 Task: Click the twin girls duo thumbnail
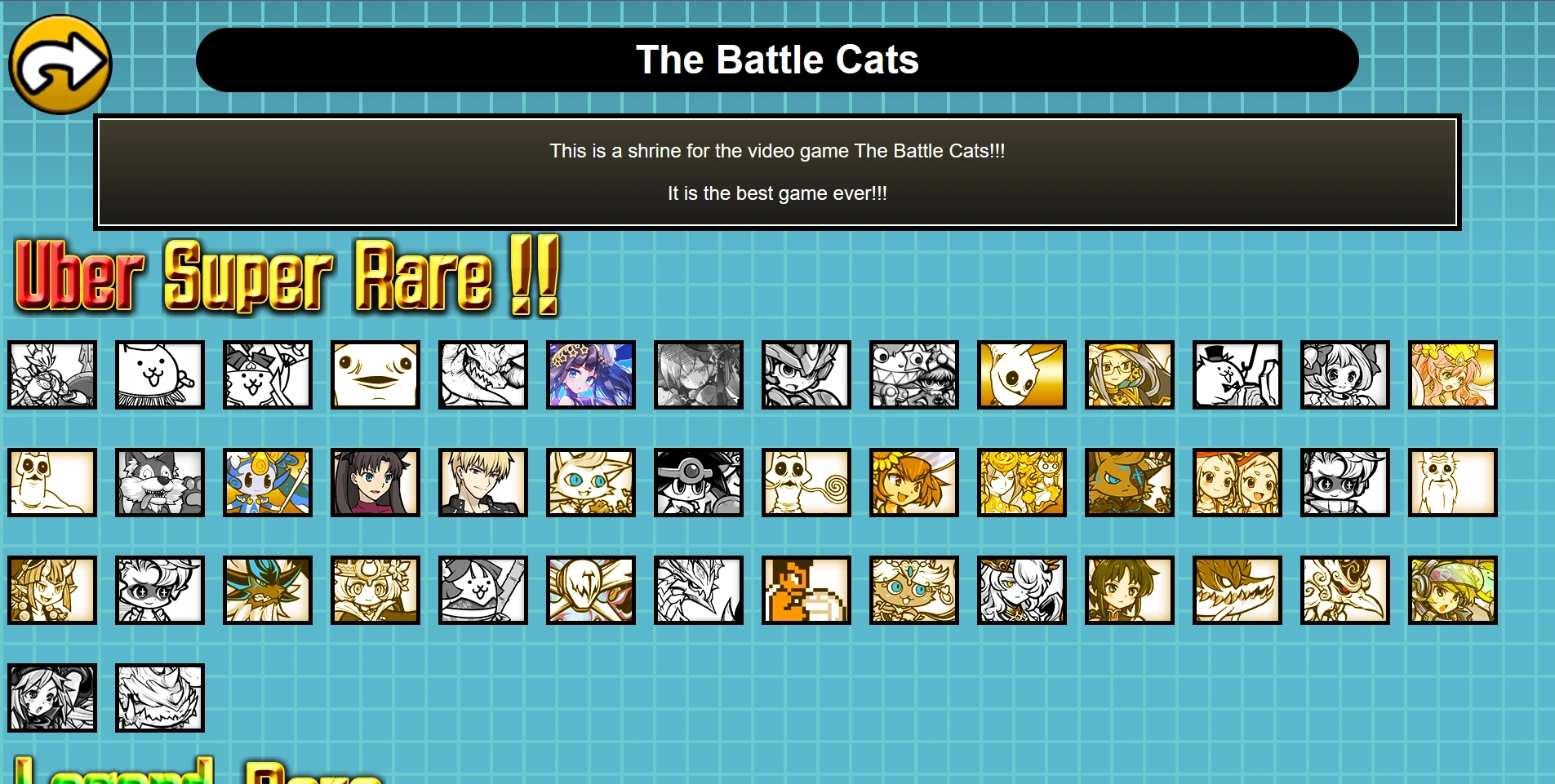pos(1237,482)
